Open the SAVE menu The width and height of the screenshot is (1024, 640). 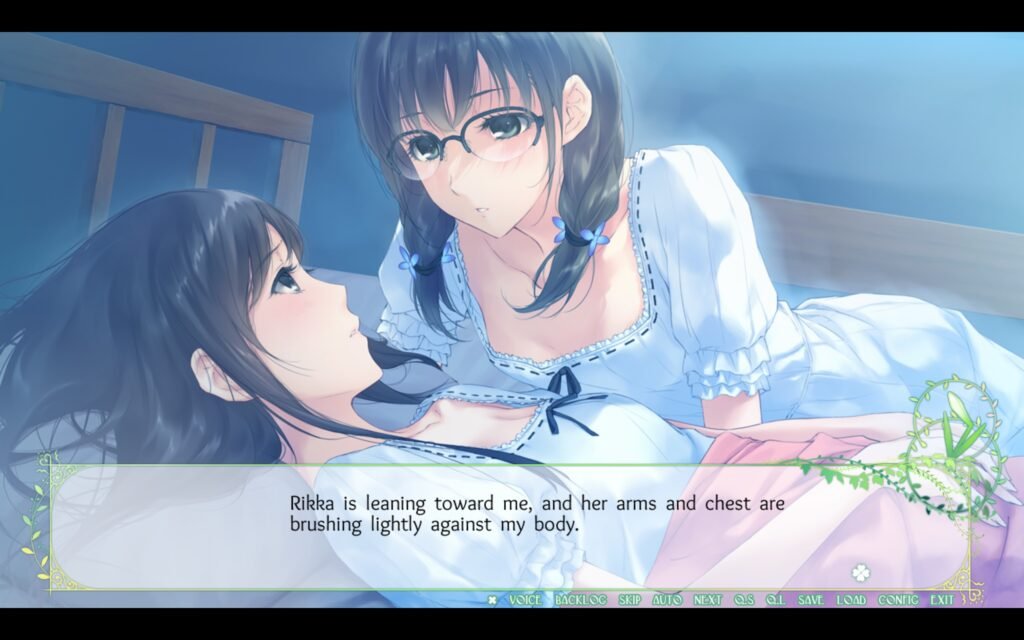tap(811, 600)
